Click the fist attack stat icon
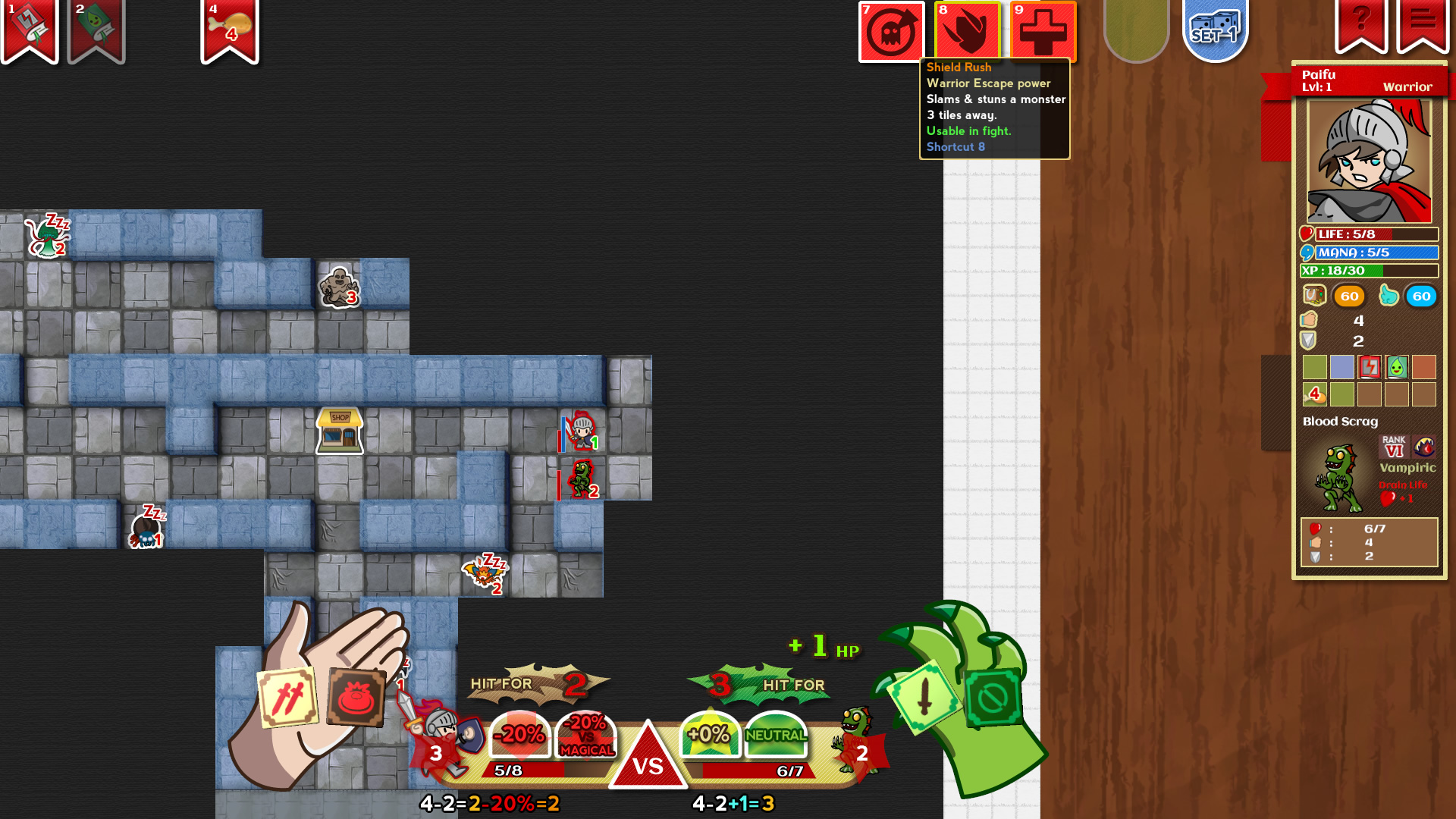 click(1311, 320)
